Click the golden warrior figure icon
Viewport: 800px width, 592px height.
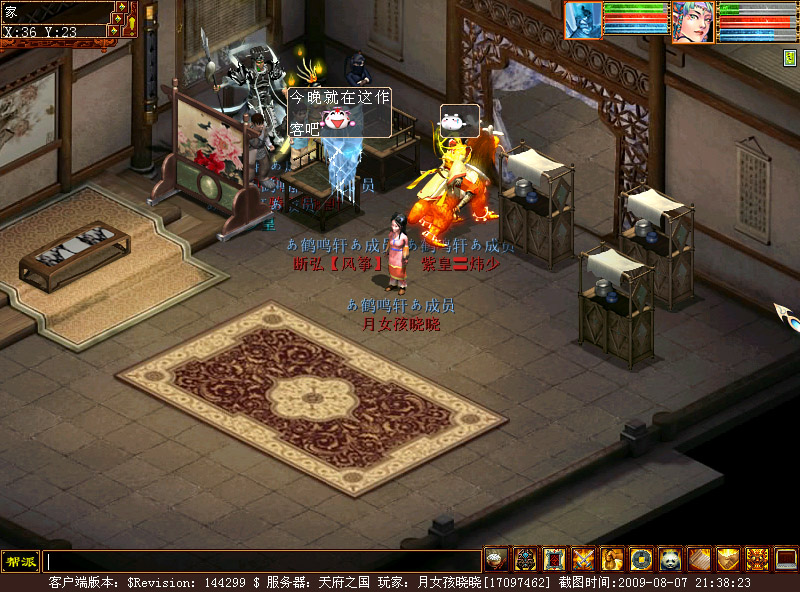[612, 560]
